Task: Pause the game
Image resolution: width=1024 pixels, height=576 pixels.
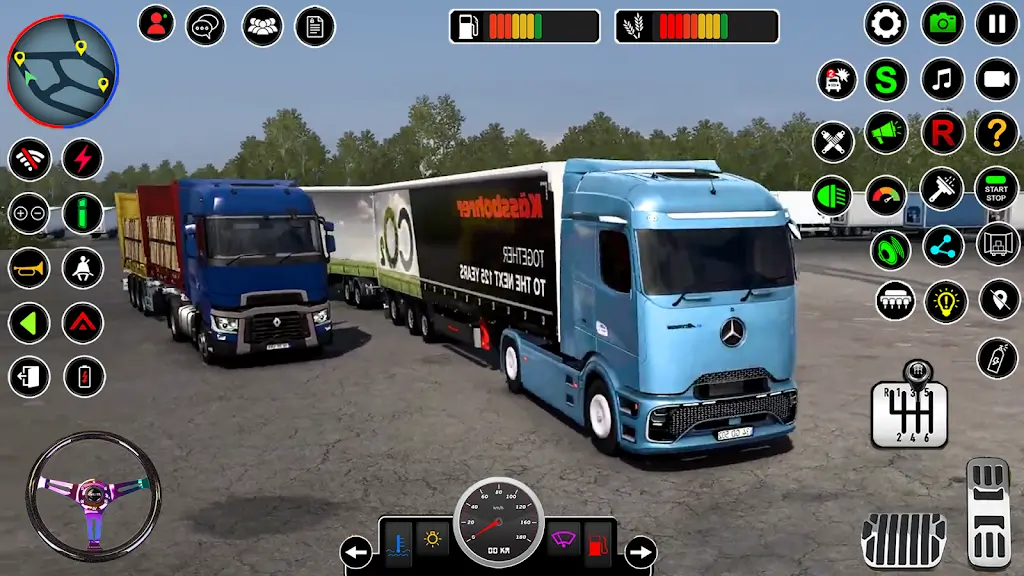Action: pyautogui.click(x=996, y=24)
